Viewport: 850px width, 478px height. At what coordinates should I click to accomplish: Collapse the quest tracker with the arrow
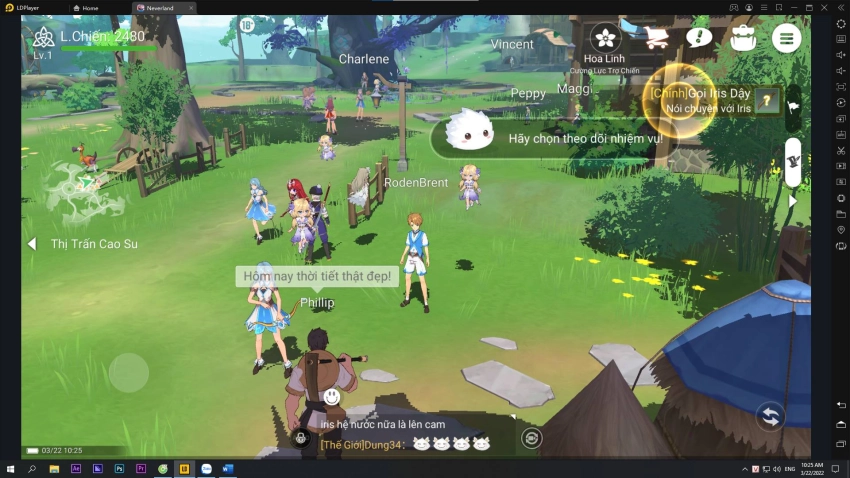click(793, 200)
